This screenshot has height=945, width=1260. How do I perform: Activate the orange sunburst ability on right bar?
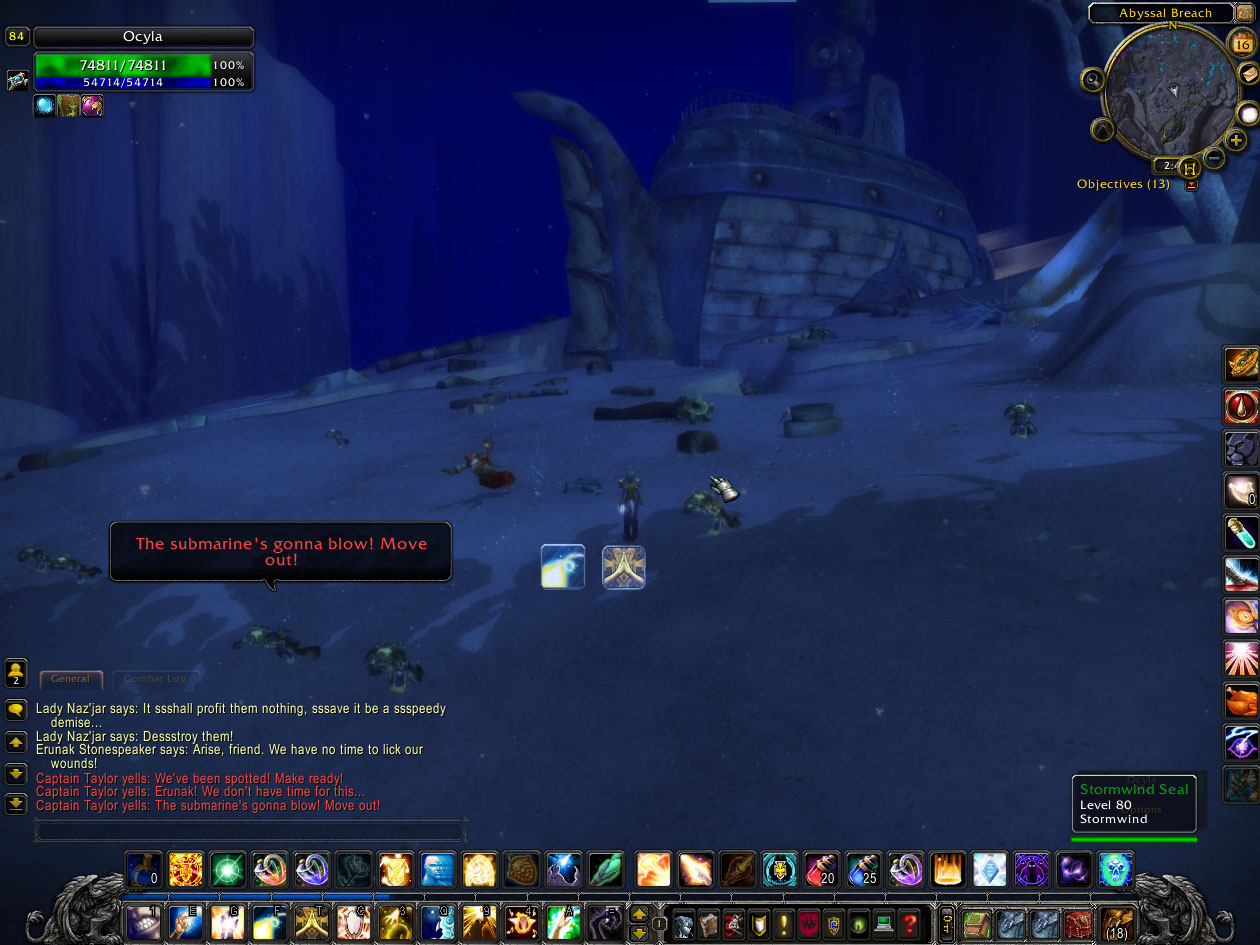1241,658
